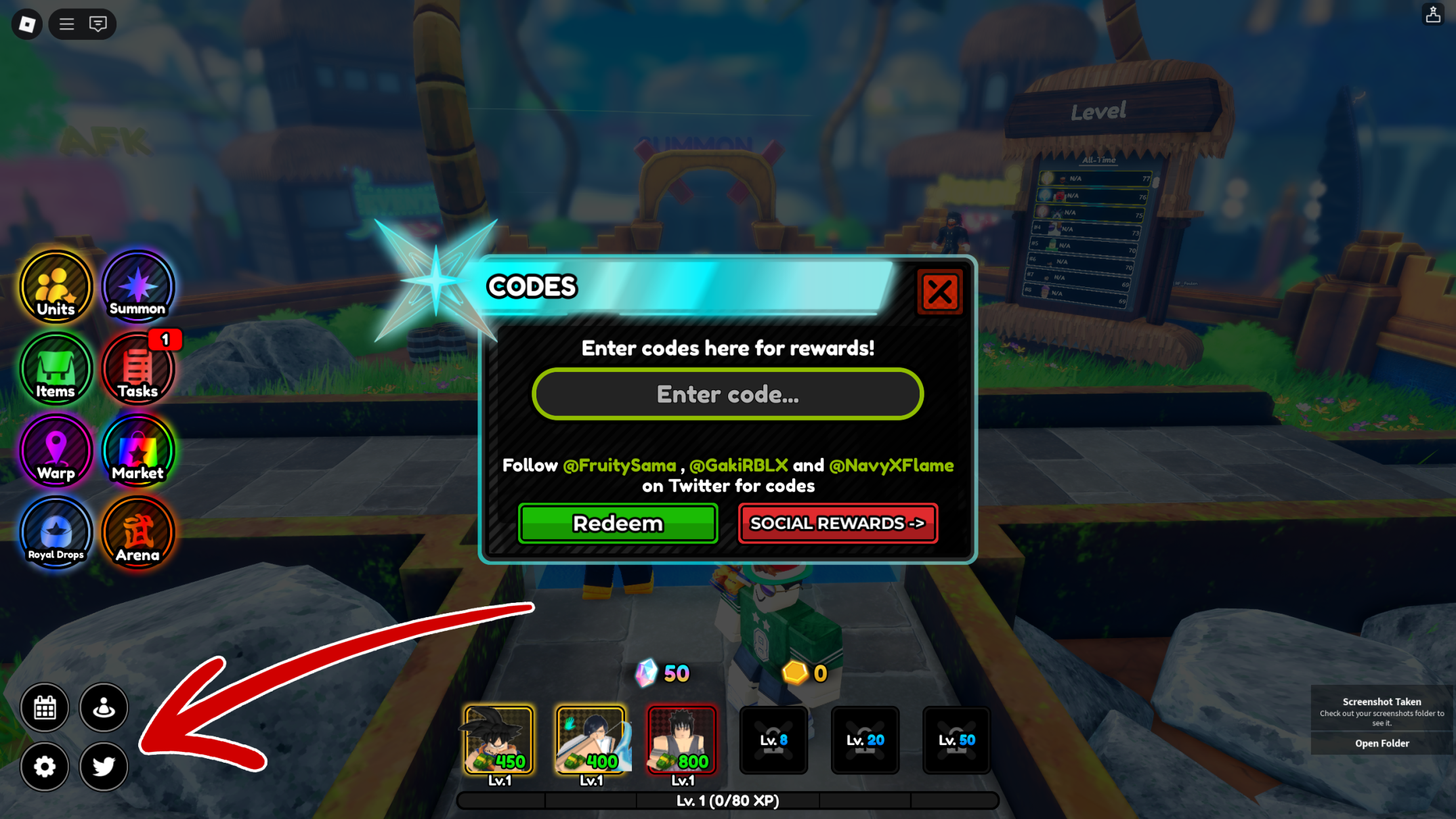Open the emotes menu

[x=103, y=707]
